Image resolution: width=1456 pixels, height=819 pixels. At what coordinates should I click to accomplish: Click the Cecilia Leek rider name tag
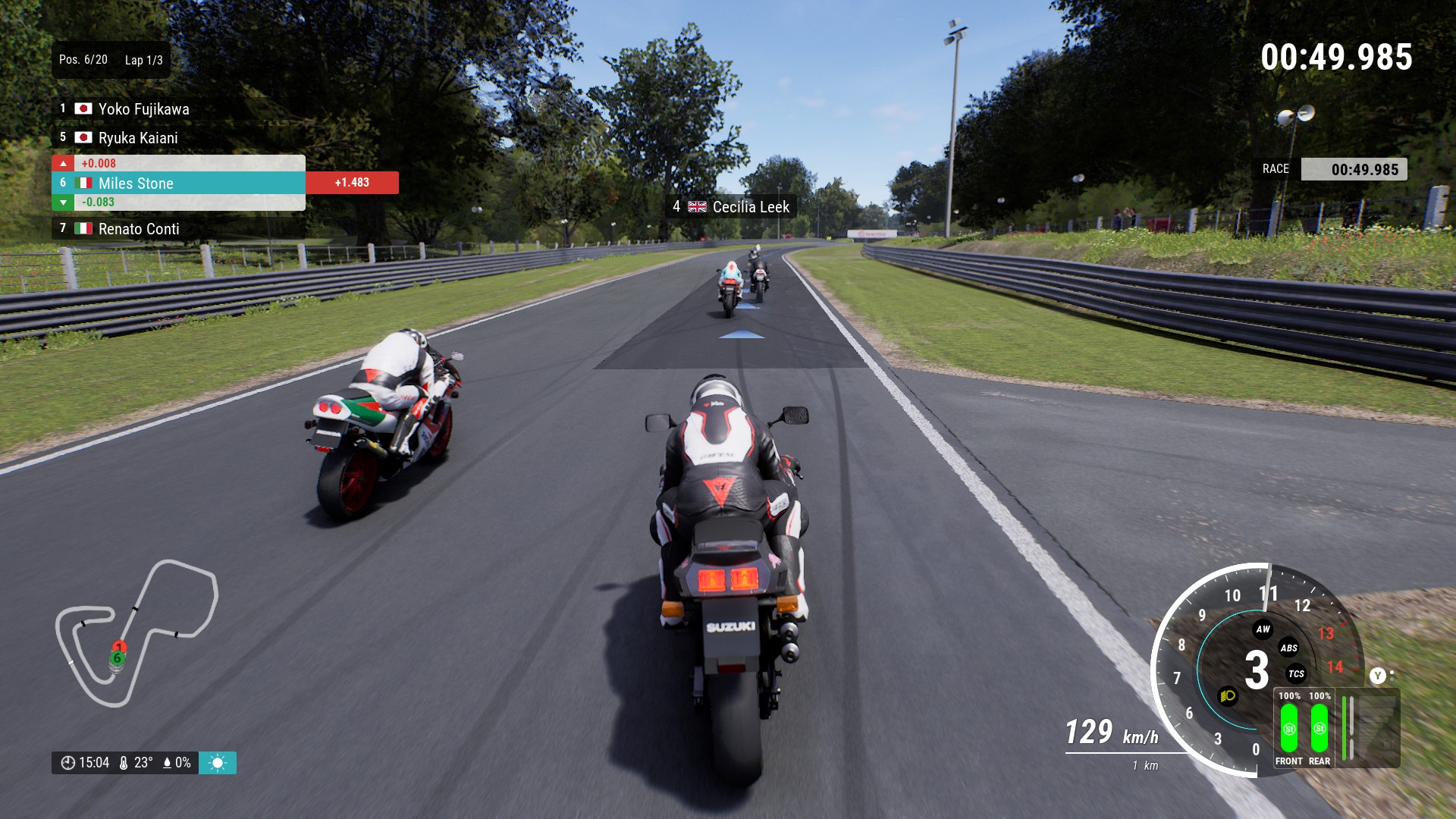pyautogui.click(x=732, y=207)
